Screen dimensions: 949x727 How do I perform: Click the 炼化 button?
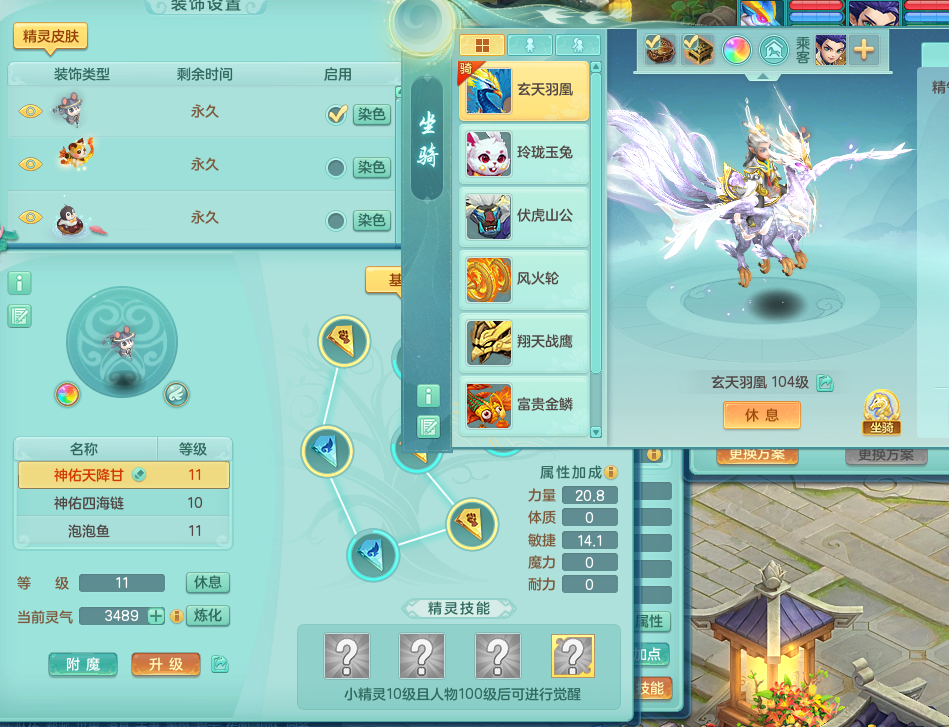click(208, 616)
